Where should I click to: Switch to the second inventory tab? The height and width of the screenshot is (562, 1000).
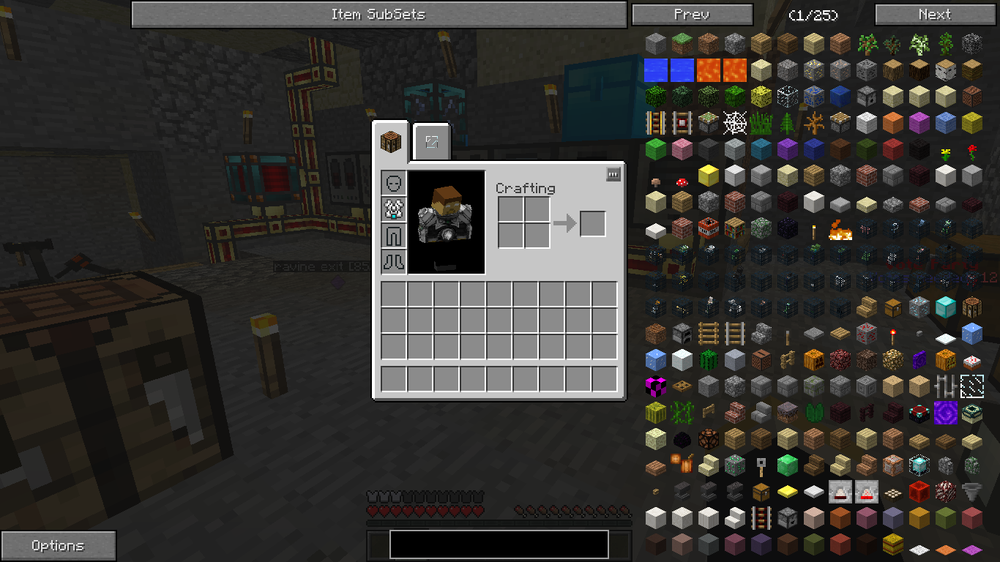click(x=432, y=142)
